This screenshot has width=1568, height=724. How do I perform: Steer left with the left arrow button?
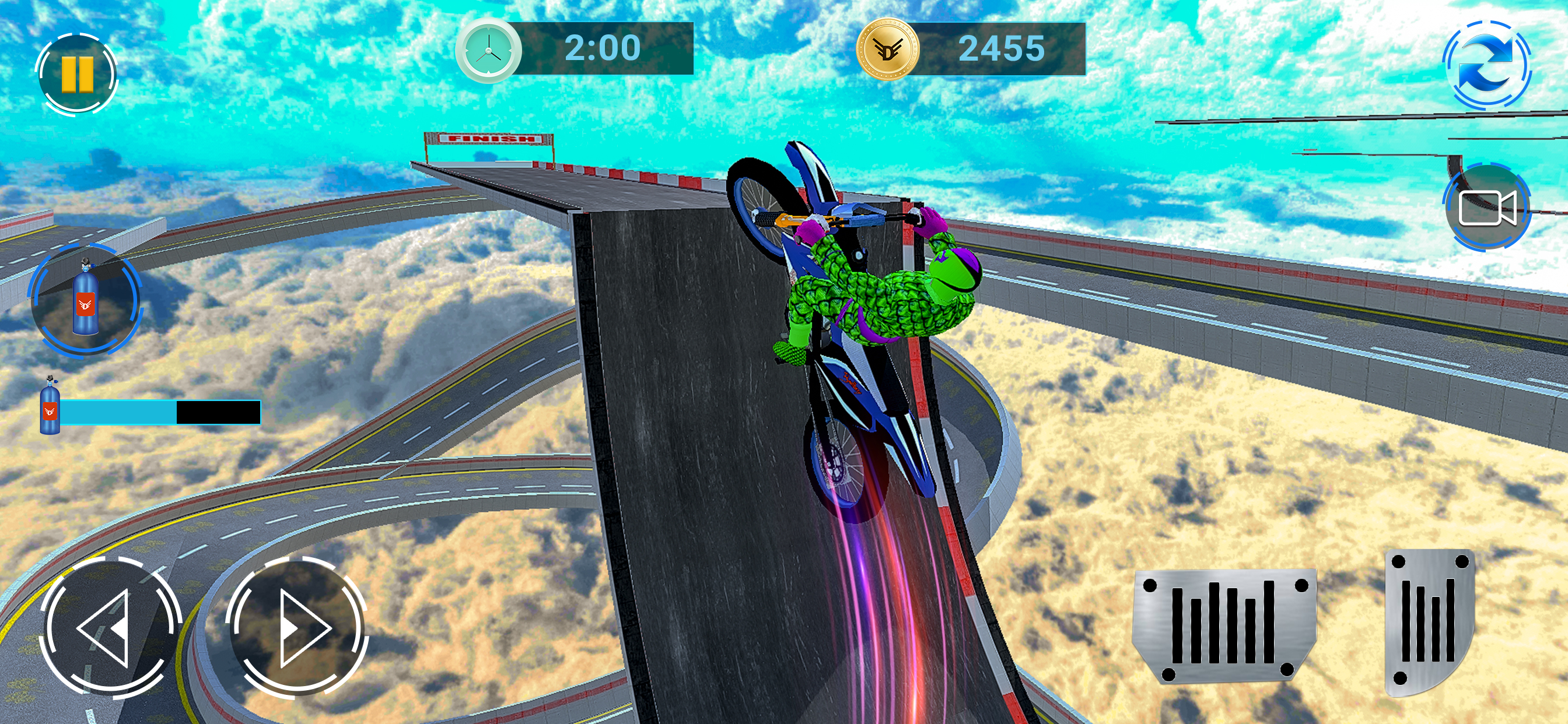[110, 626]
